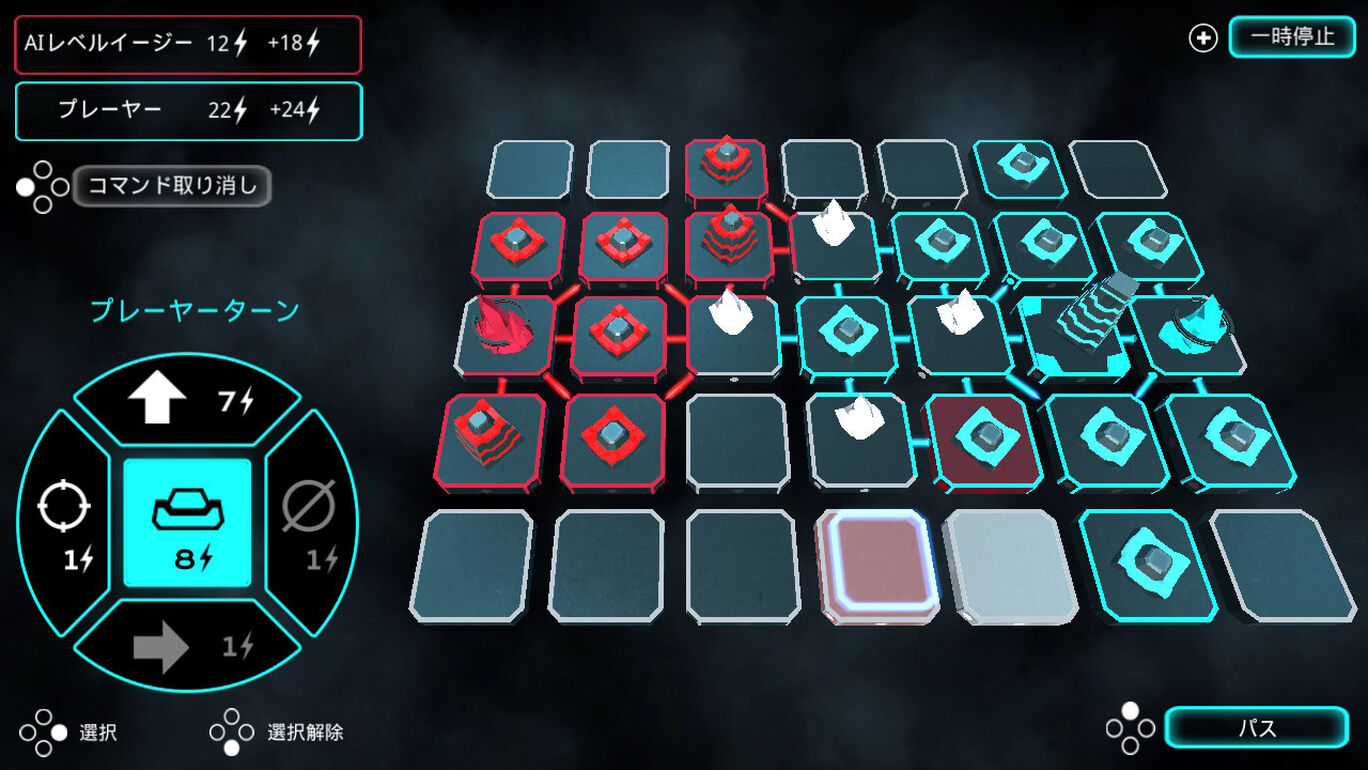This screenshot has height=770, width=1368.
Task: Select the highlighted pink tile in the bottom row
Action: 877,564
